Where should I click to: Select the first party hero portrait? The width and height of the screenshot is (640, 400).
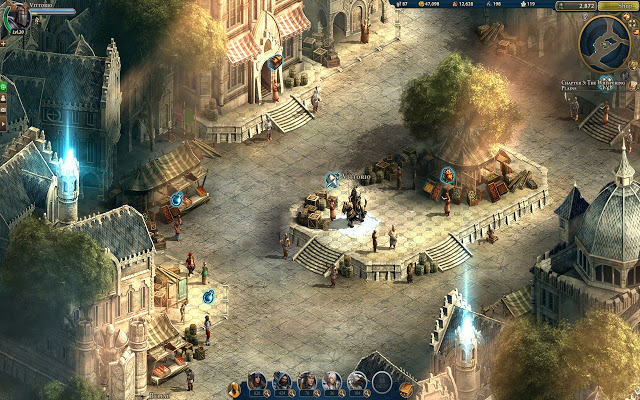[258, 381]
